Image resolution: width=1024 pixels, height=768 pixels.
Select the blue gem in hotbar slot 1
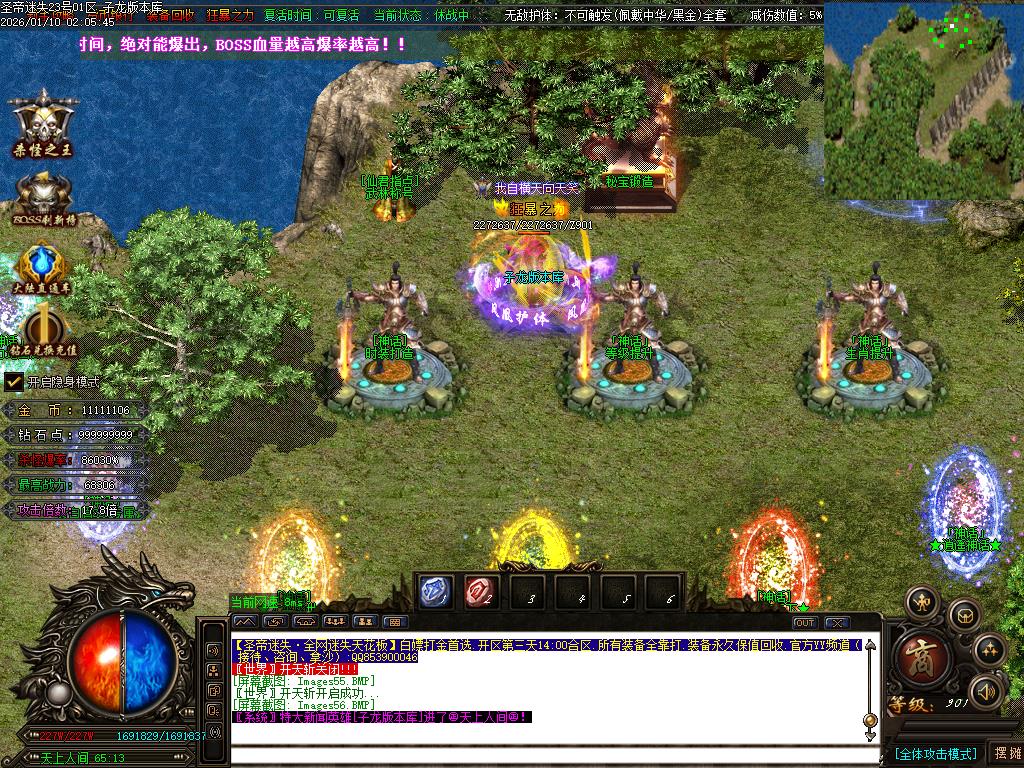click(435, 592)
